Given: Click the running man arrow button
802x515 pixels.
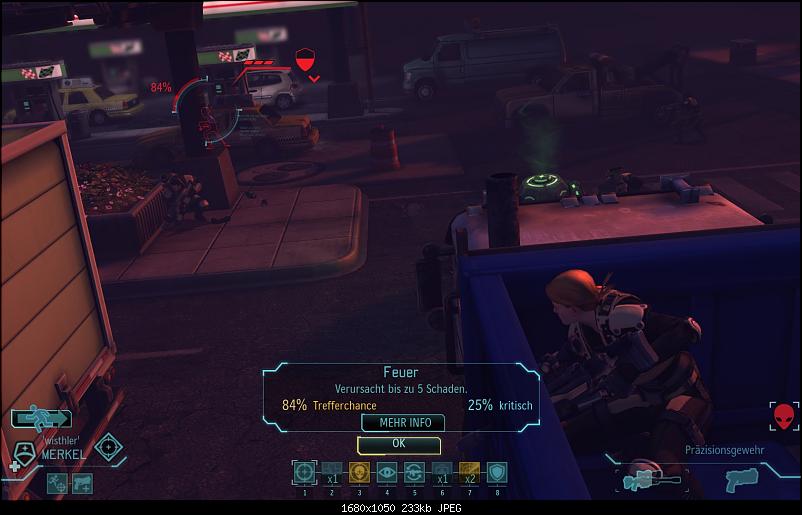Looking at the screenshot, I should click(x=41, y=419).
